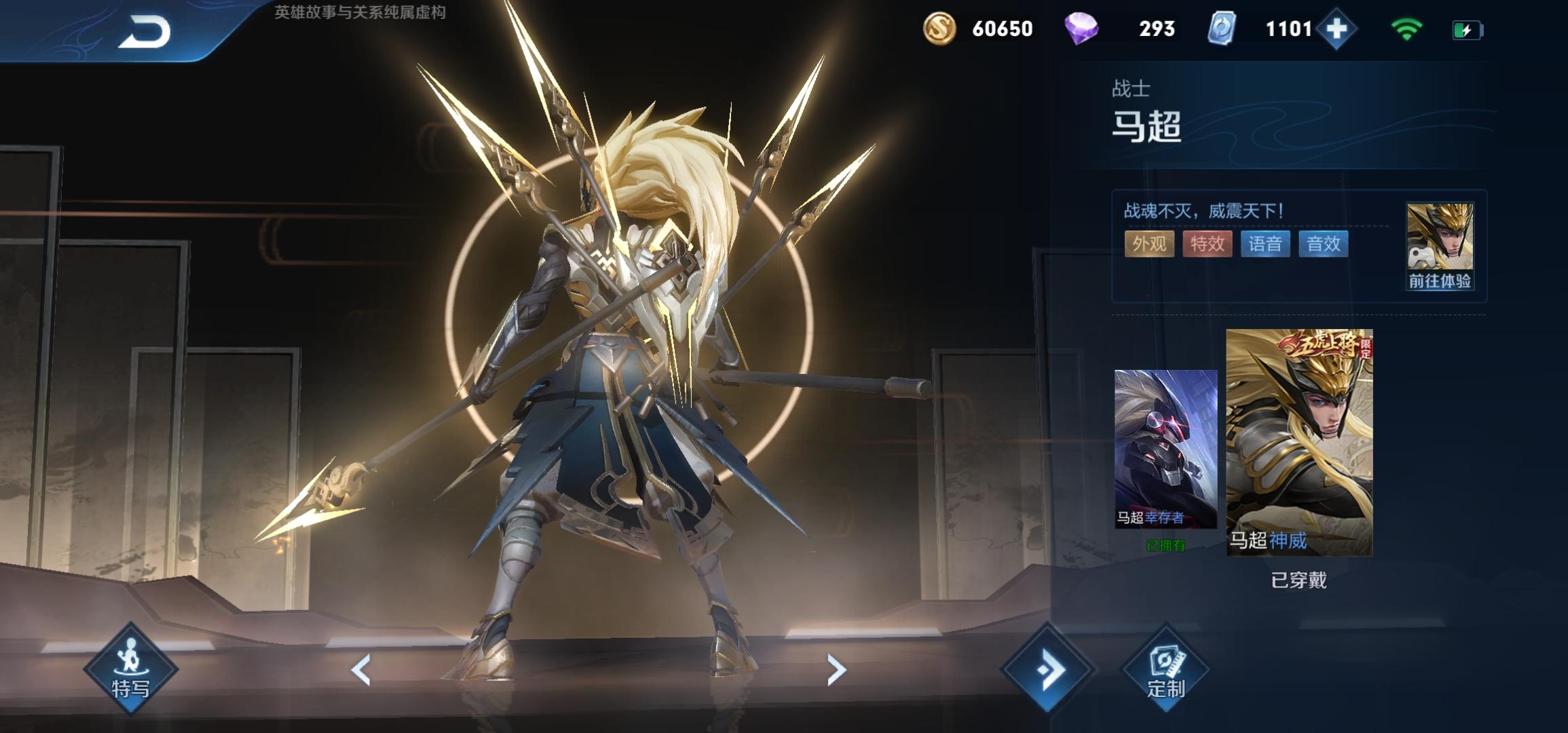Screen dimensions: 1568x733
Task: Tap the gold coin currency icon
Action: pyautogui.click(x=939, y=29)
